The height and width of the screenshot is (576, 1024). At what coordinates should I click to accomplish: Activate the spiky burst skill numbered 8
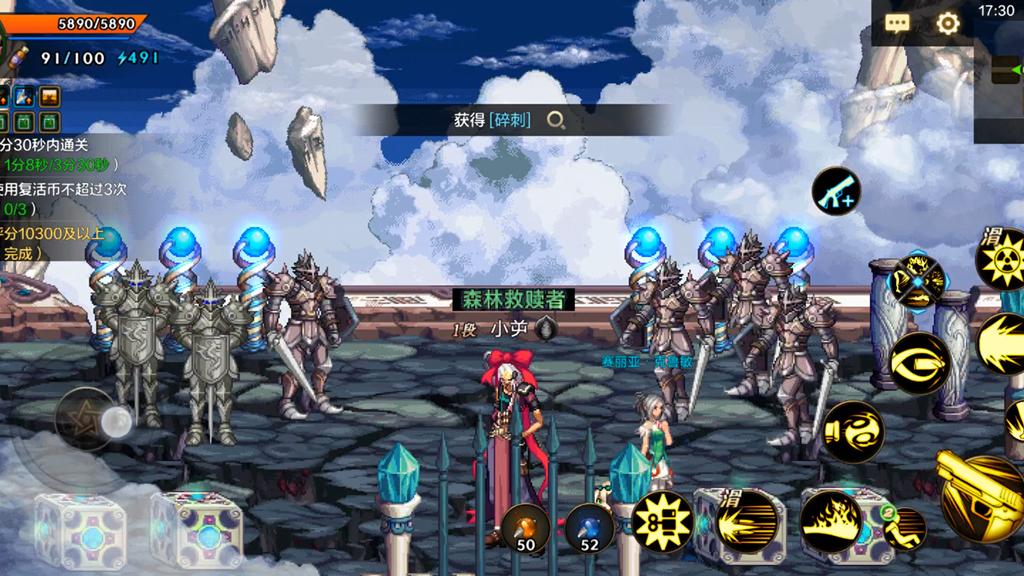click(x=662, y=520)
